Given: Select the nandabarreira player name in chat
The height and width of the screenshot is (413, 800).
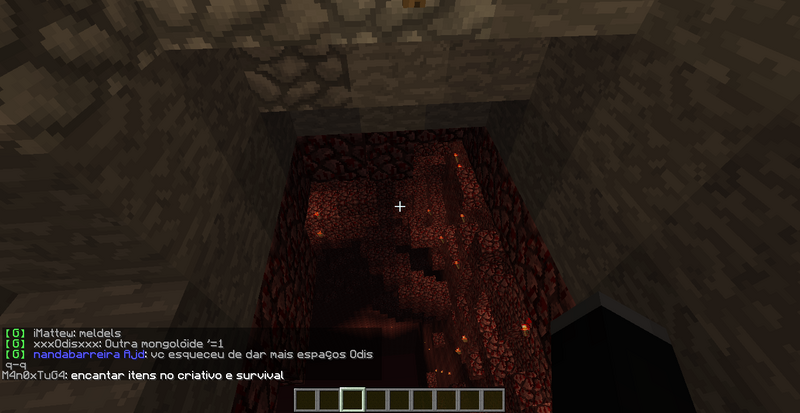Looking at the screenshot, I should coord(76,354).
